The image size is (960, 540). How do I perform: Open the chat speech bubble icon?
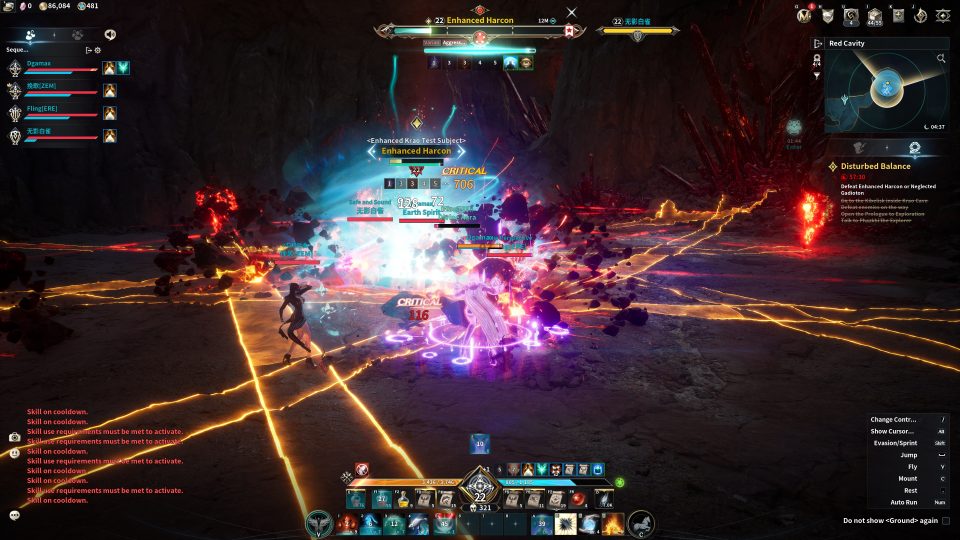(15, 515)
